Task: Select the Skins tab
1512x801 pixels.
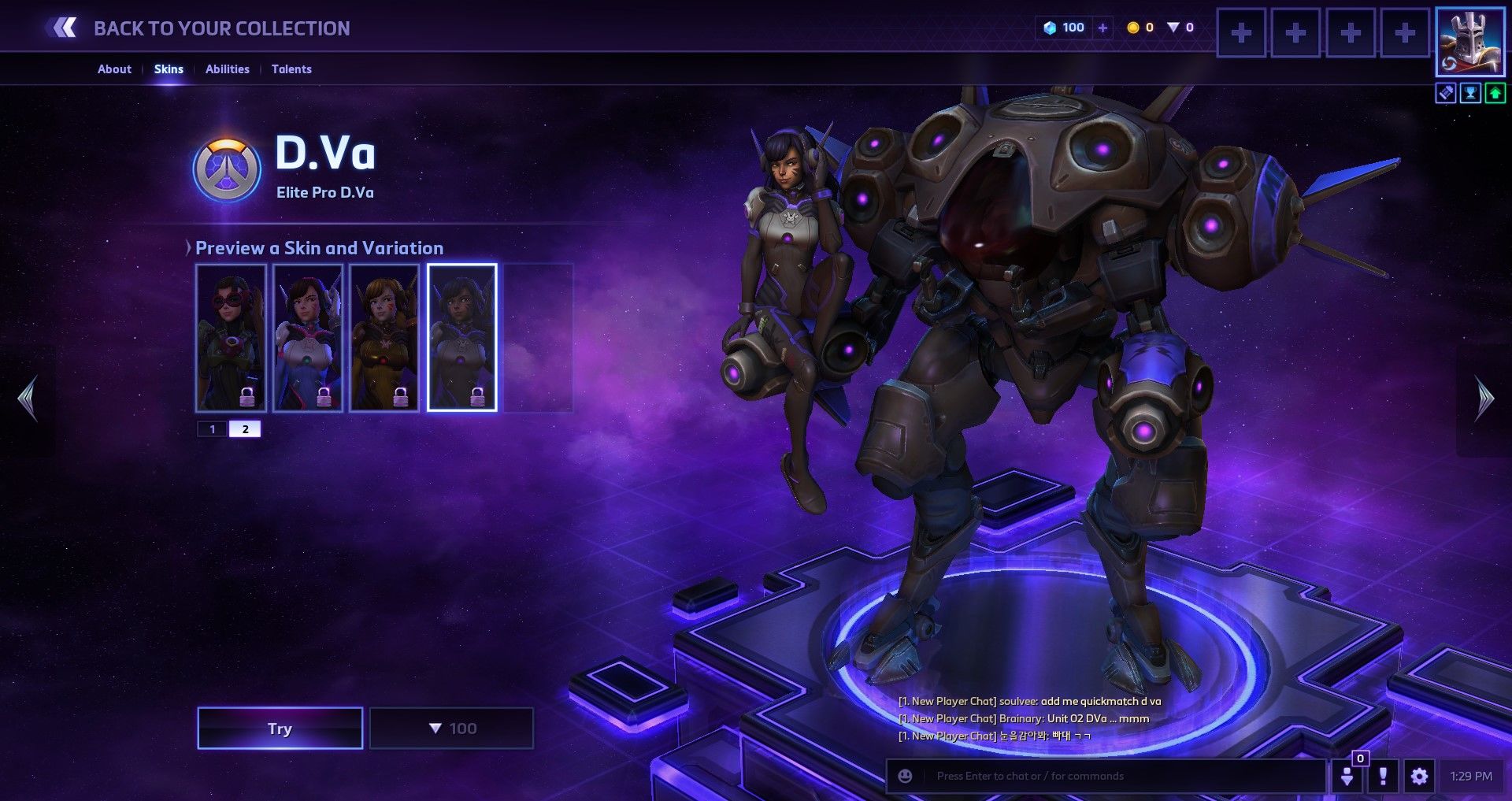Action: 169,69
